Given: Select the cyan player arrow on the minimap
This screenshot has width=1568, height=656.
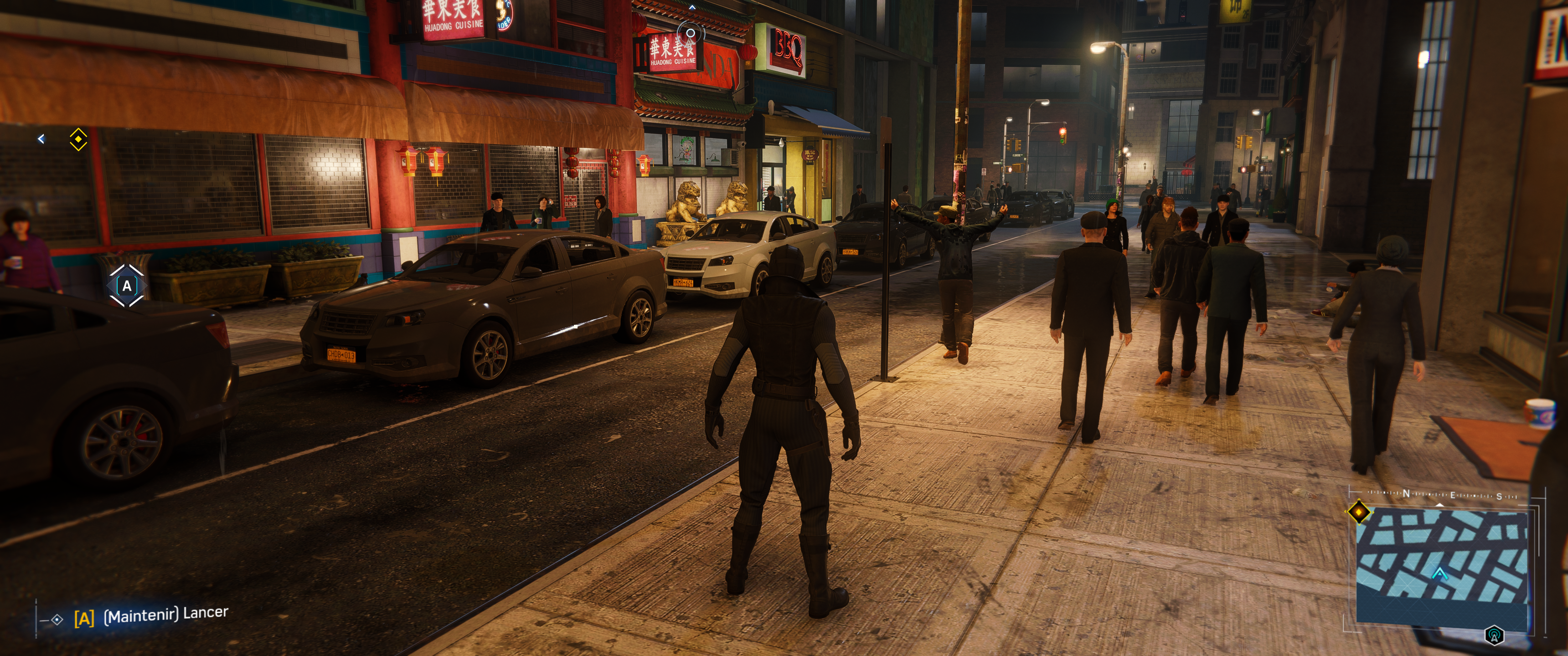Looking at the screenshot, I should coord(1439,573).
